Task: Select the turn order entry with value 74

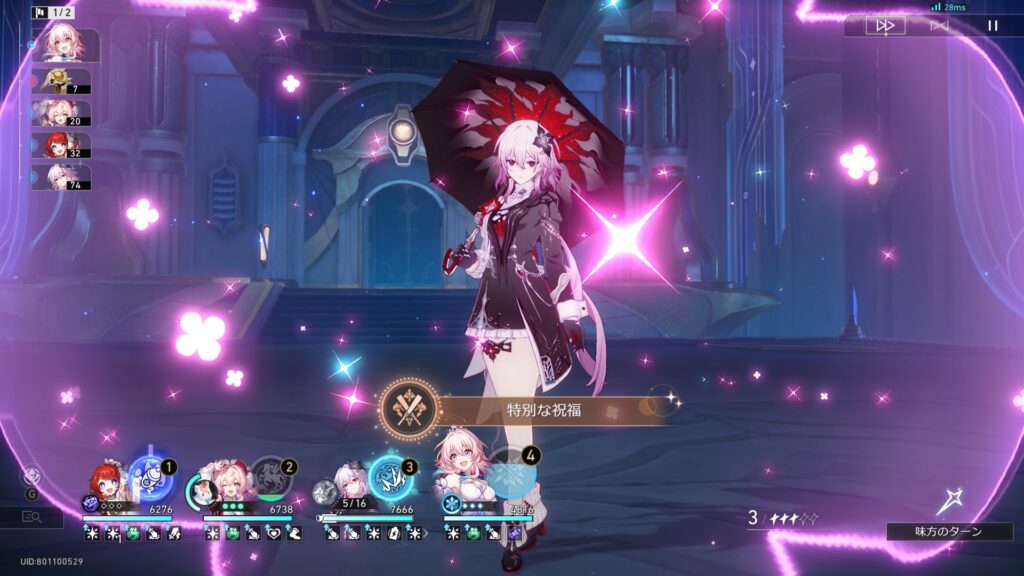Action: pos(63,177)
